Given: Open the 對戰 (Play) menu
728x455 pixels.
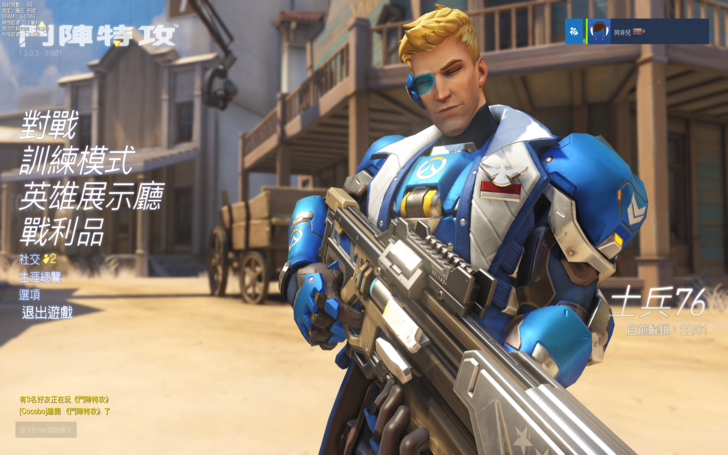Looking at the screenshot, I should [x=50, y=127].
